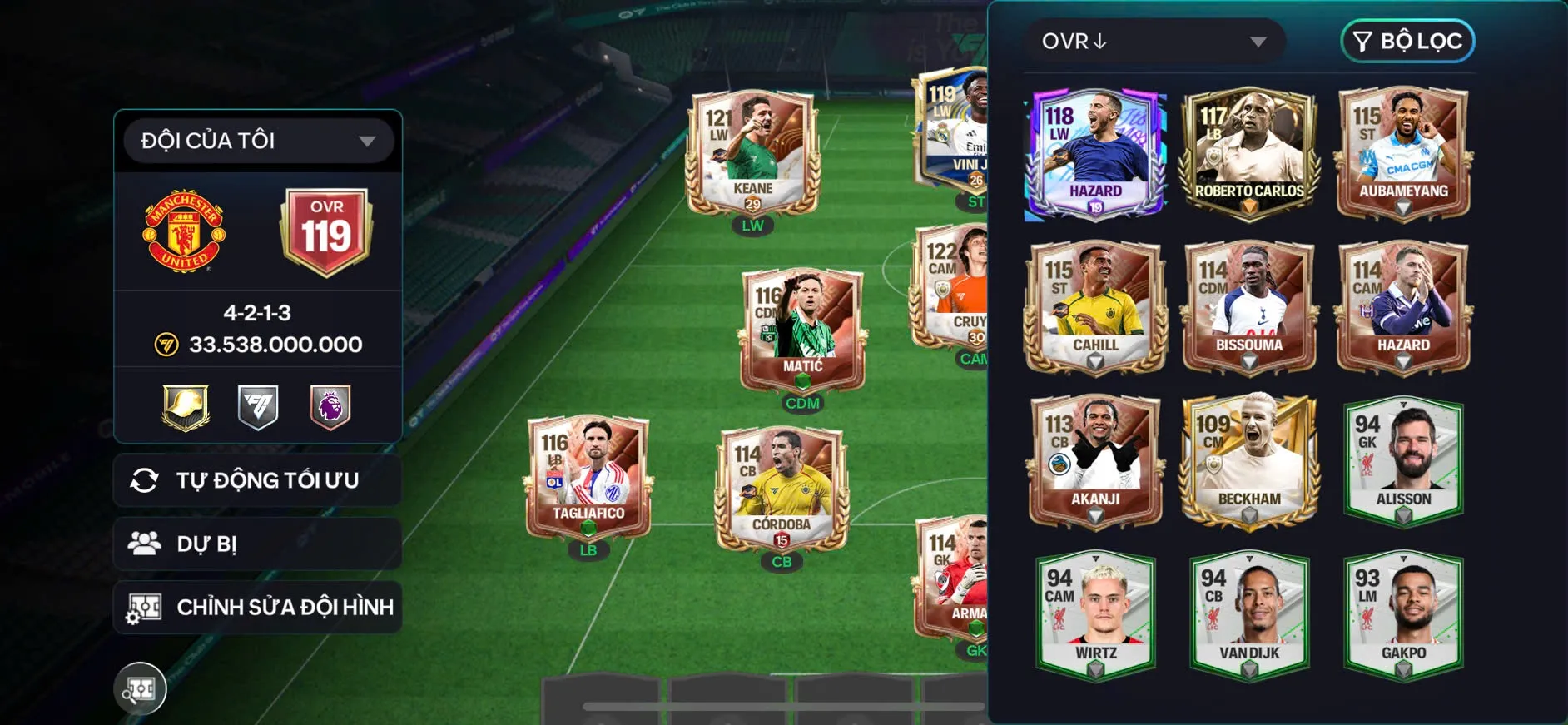The image size is (1568, 725).
Task: Click the formation icon button at bottom left
Action: (x=140, y=688)
